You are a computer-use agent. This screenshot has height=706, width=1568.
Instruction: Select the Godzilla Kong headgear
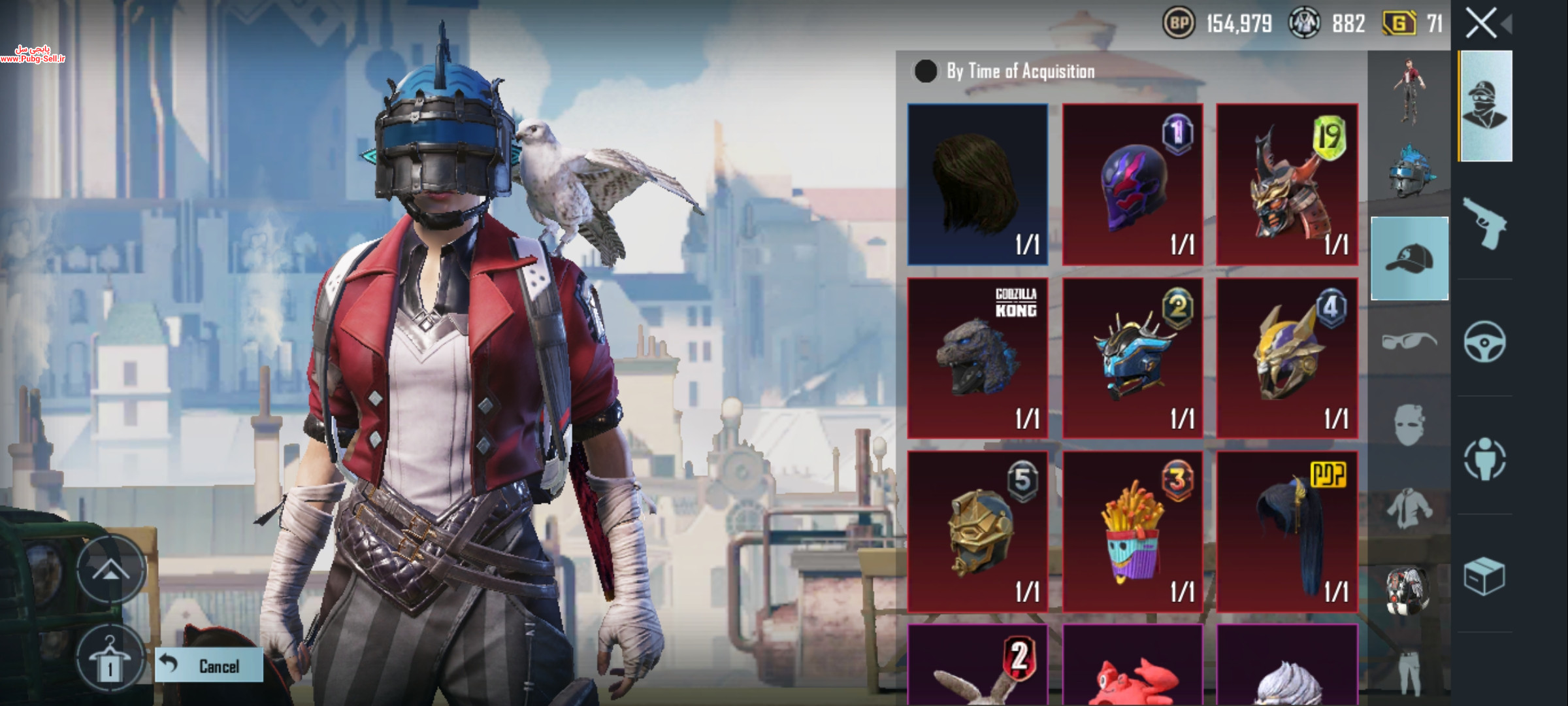[977, 358]
